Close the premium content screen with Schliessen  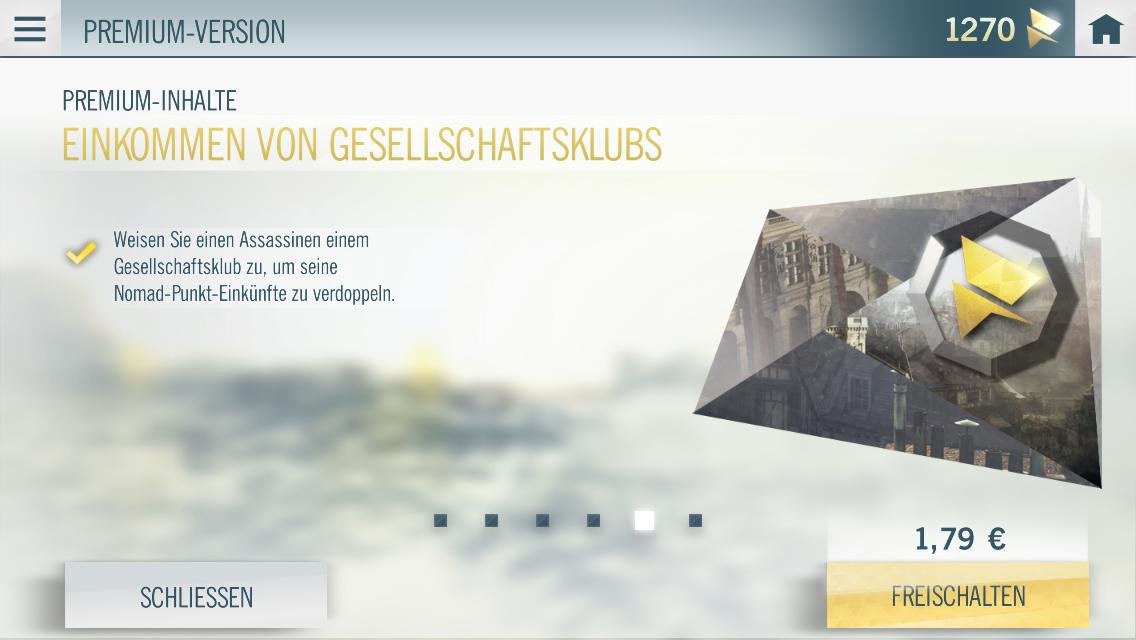point(196,597)
